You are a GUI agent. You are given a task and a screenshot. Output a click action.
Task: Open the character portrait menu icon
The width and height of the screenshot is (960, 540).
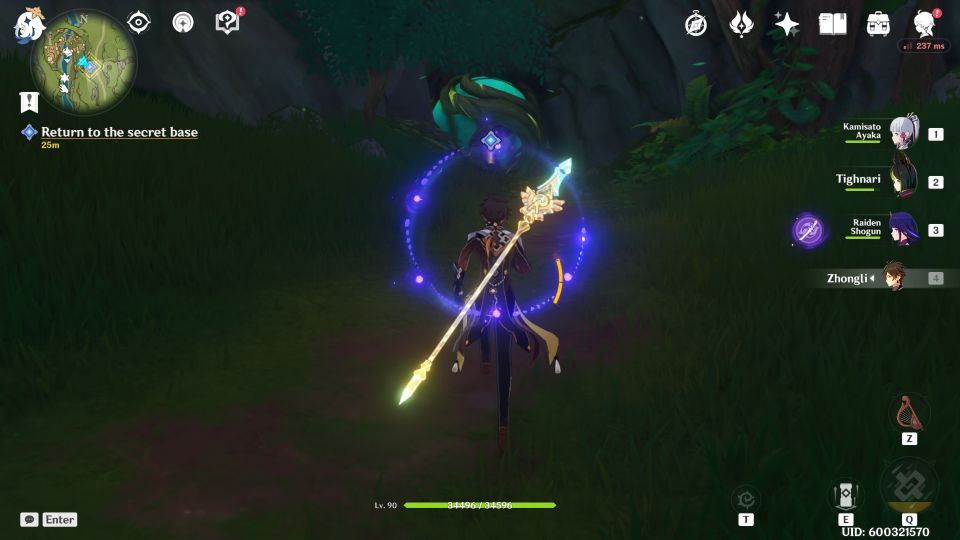tap(924, 24)
